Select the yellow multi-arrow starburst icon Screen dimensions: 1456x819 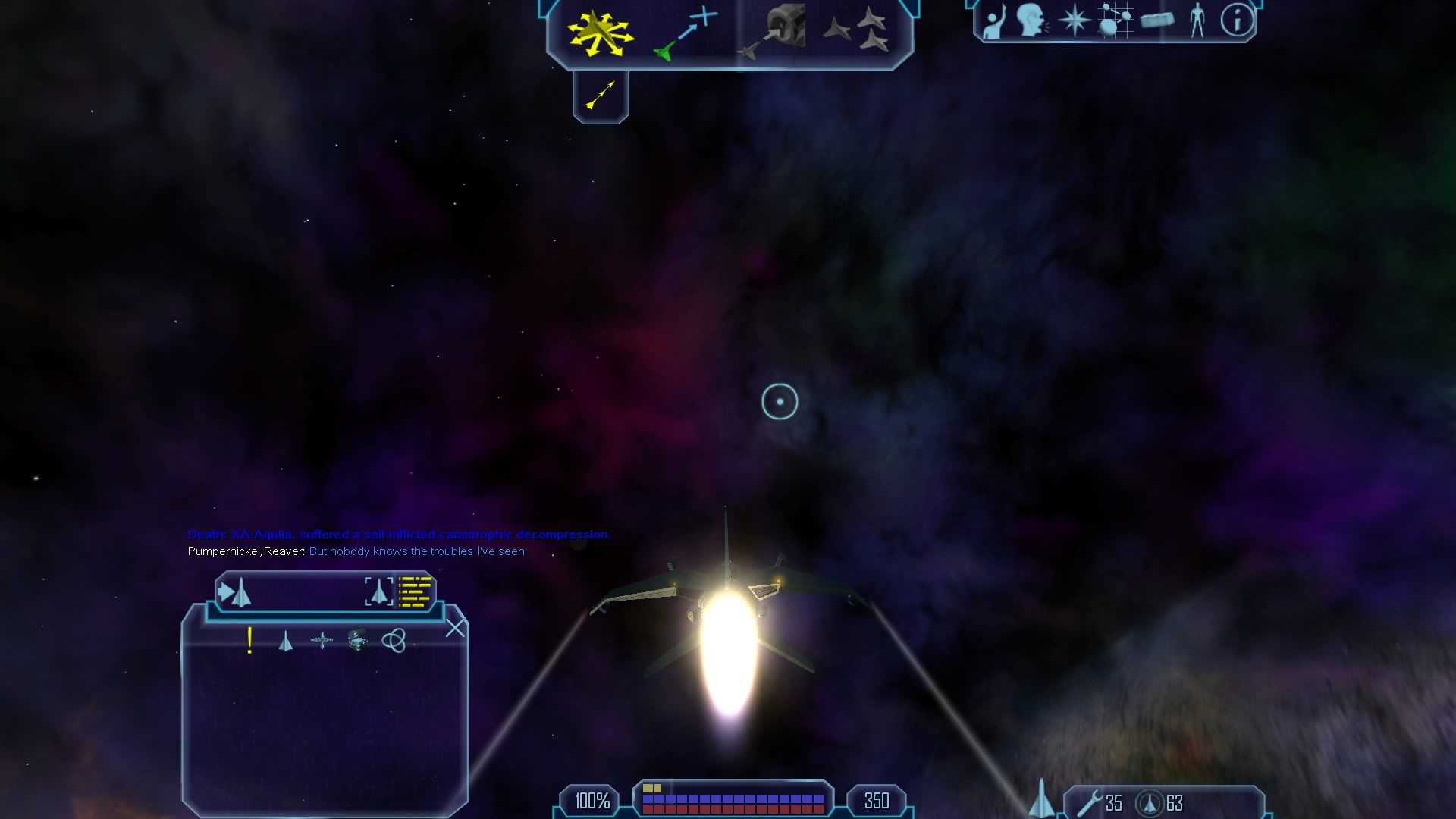pyautogui.click(x=600, y=32)
